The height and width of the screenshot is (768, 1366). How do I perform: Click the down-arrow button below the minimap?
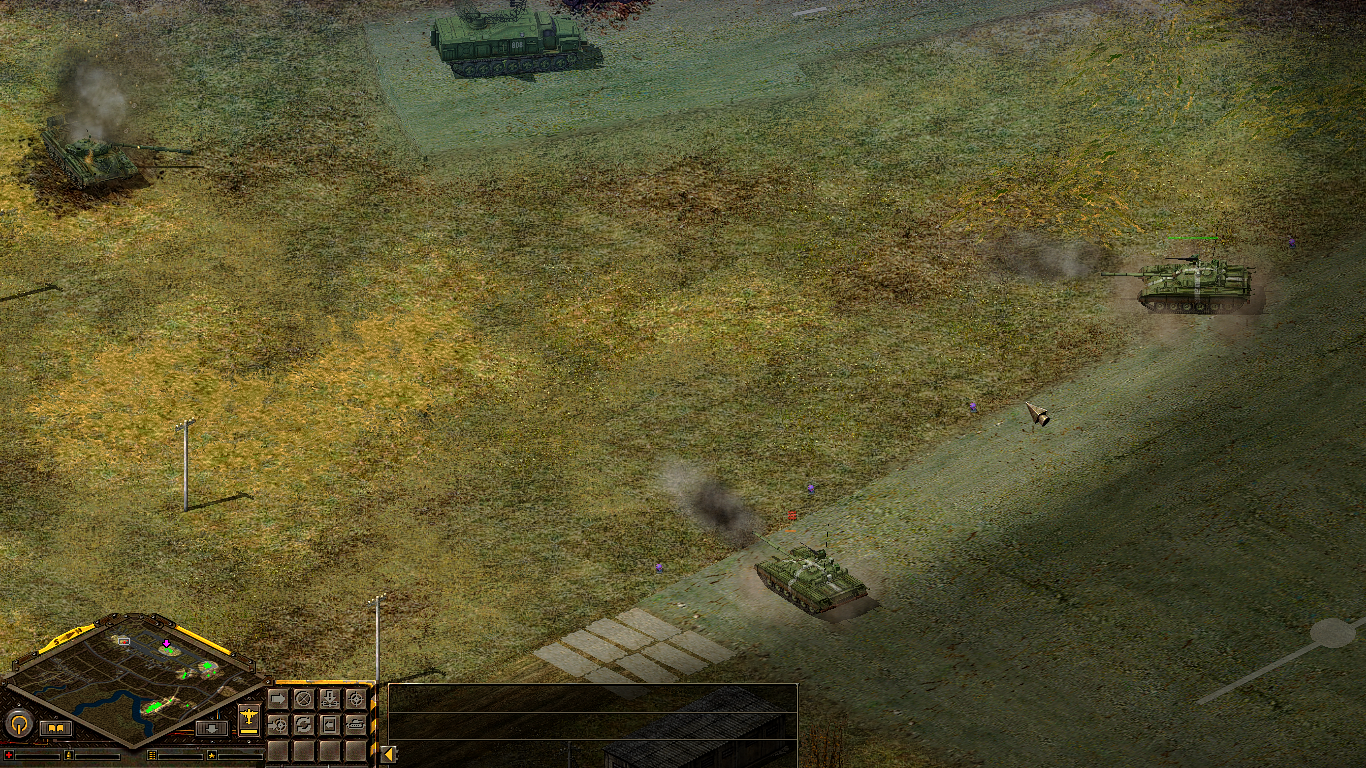point(211,728)
